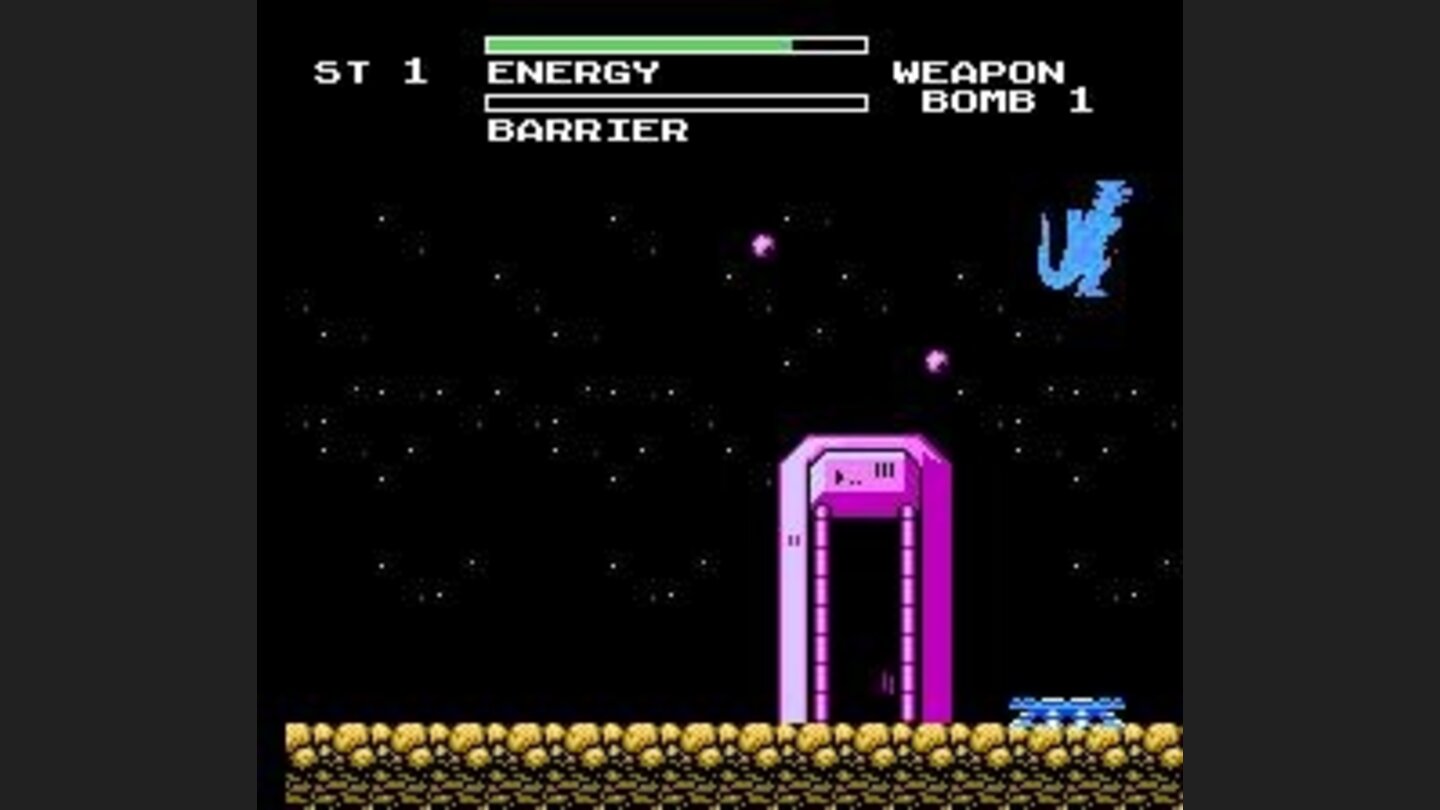Click the WEAPON label in the top right
Viewport: 1440px width, 810px height.
coord(980,71)
